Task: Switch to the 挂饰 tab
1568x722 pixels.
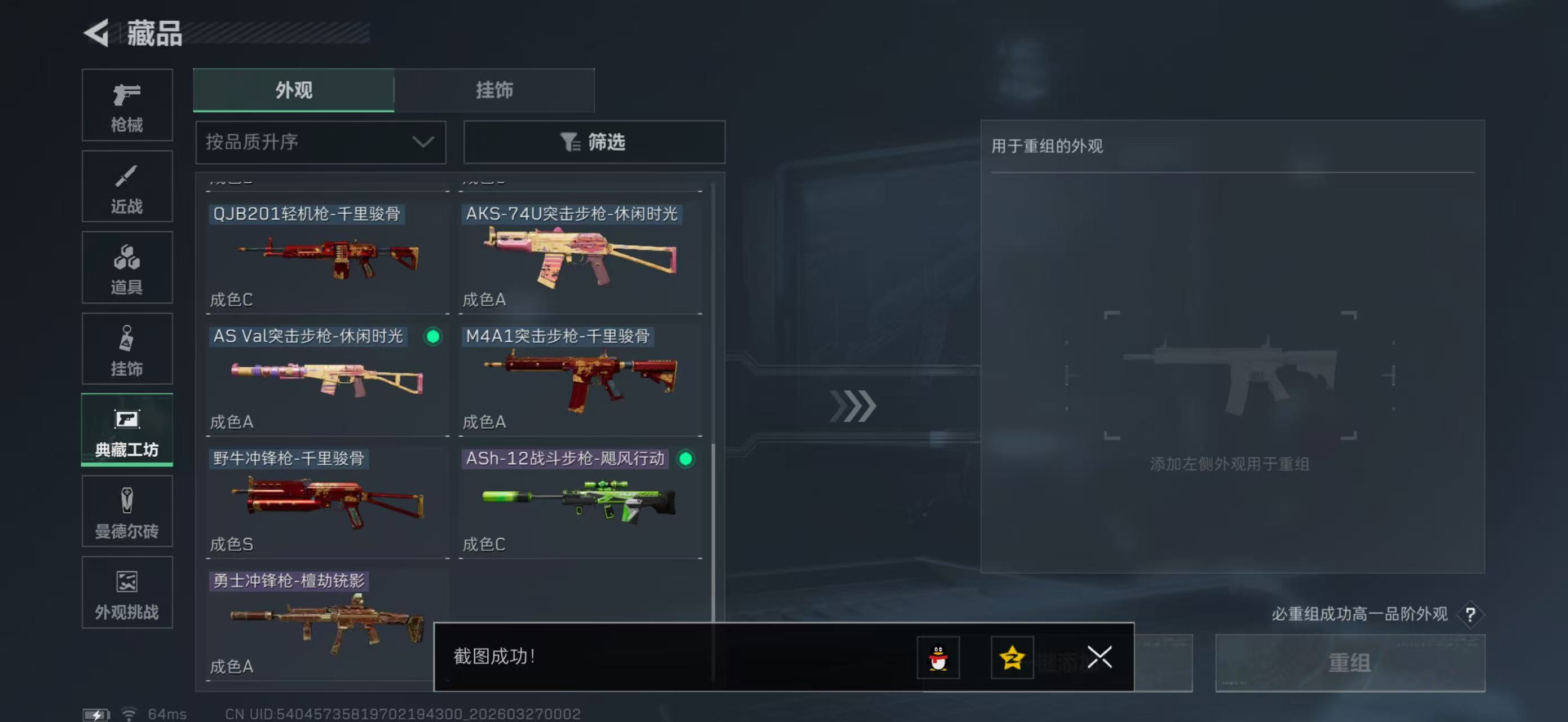Action: 494,90
